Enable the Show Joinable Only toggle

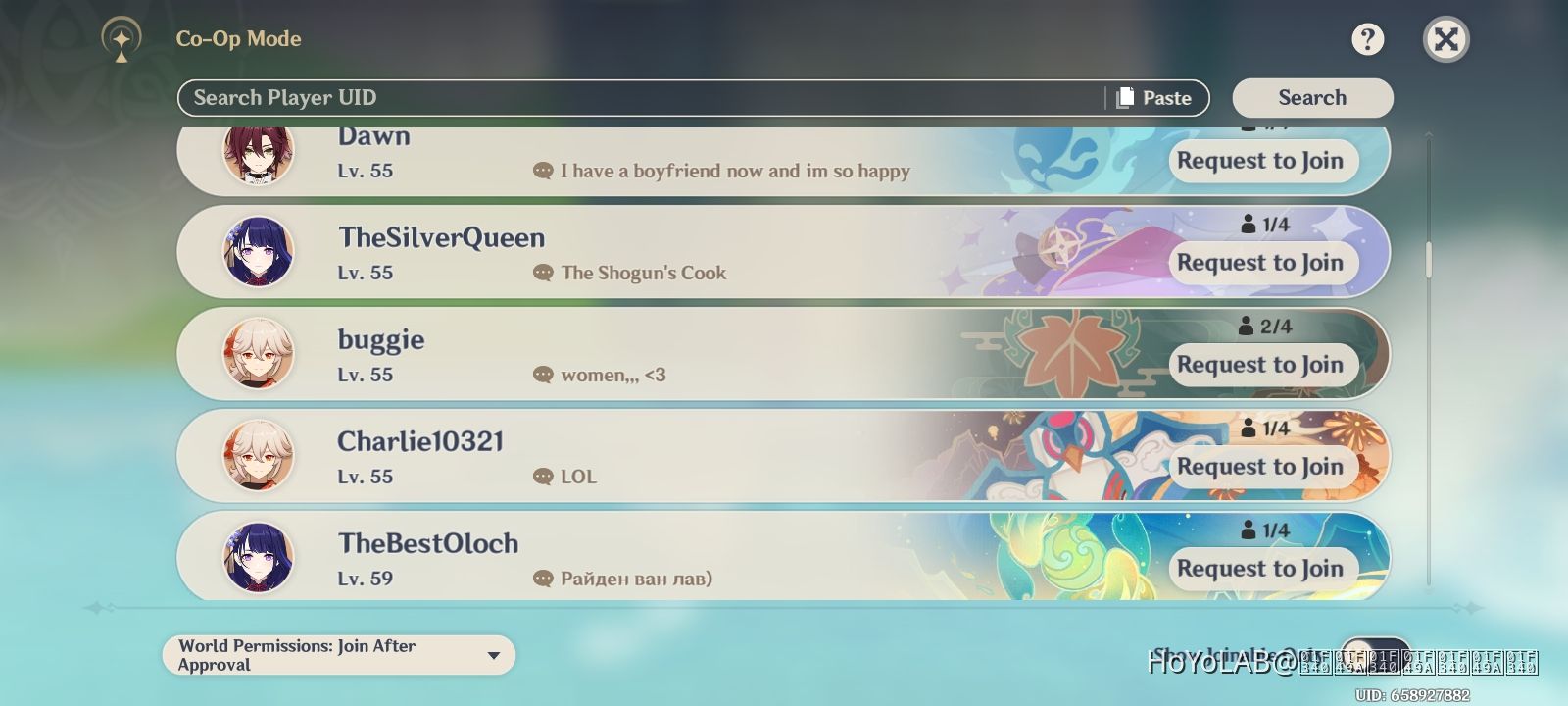tap(1376, 653)
